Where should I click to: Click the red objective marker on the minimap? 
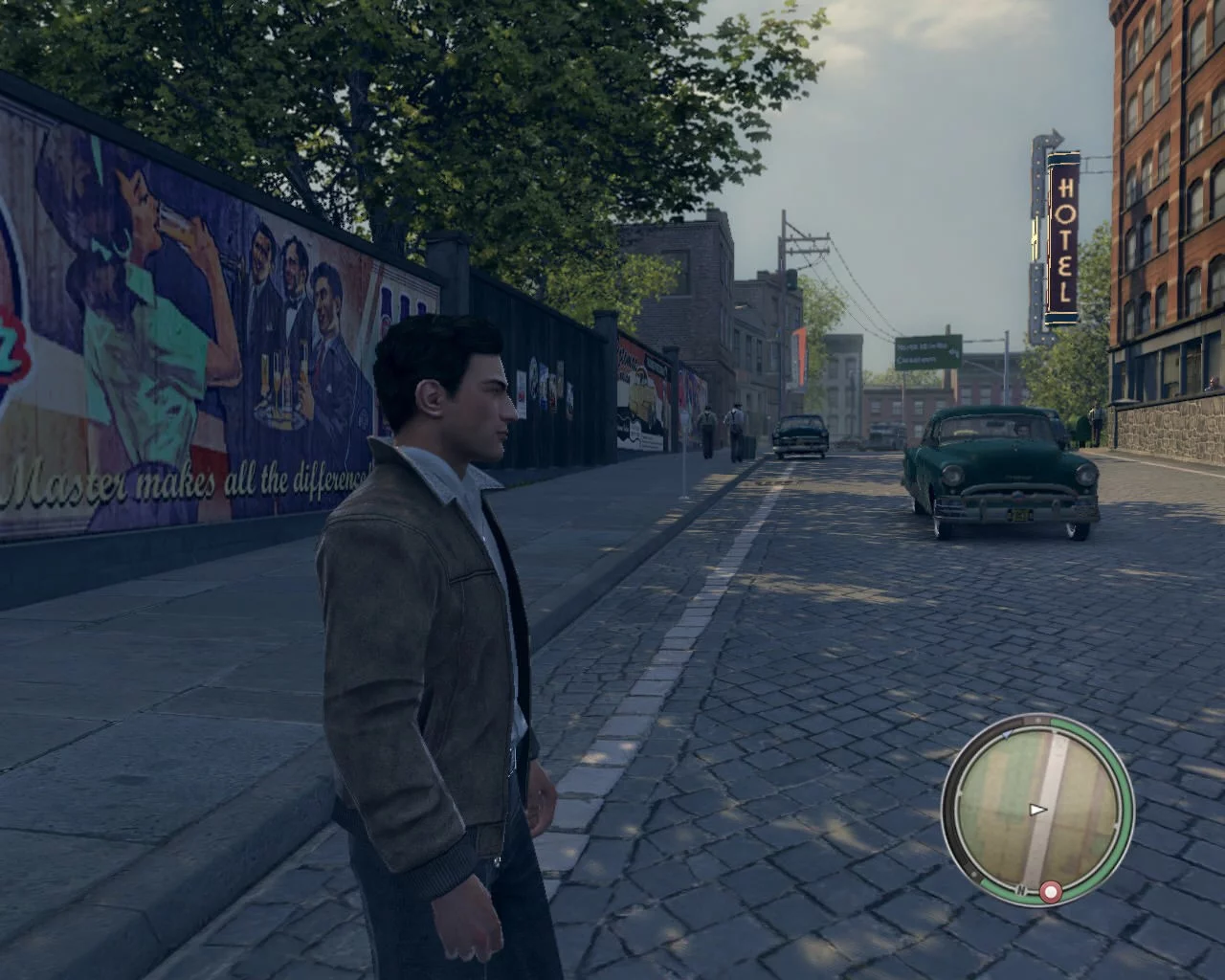1051,893
